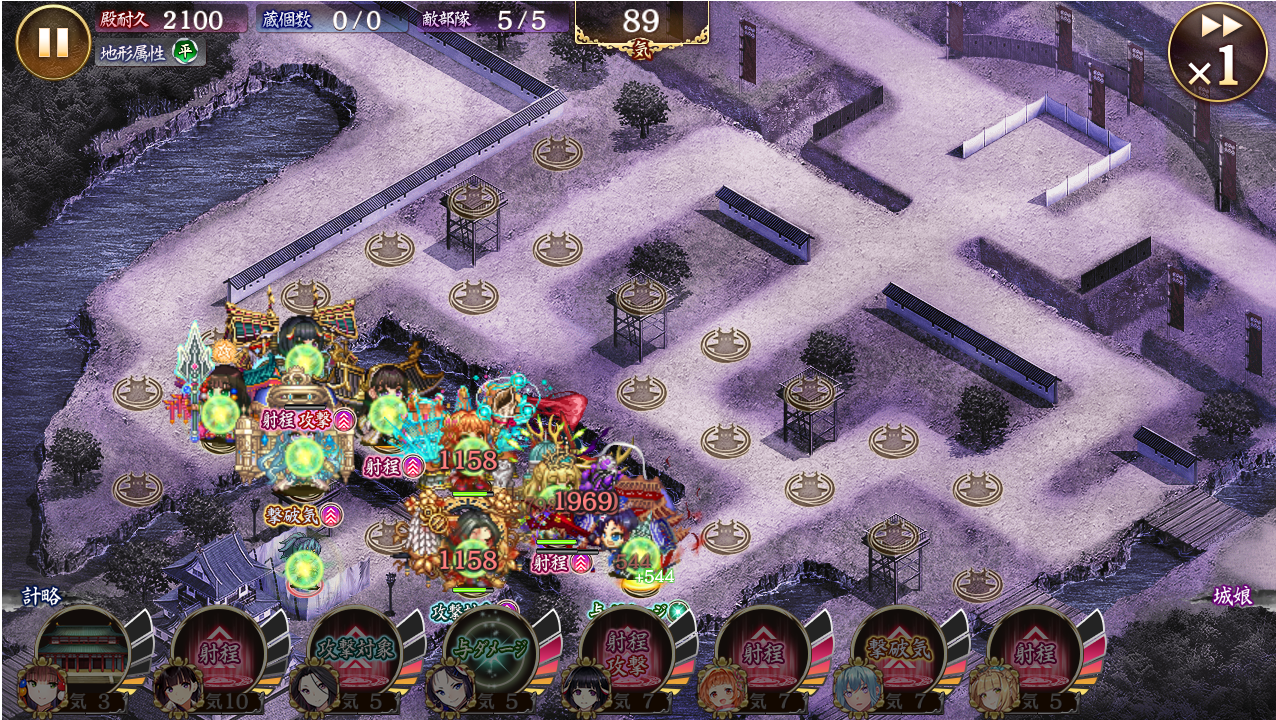Open the 計略 tab
Viewport: 1276px width, 720px height.
[x=42, y=597]
